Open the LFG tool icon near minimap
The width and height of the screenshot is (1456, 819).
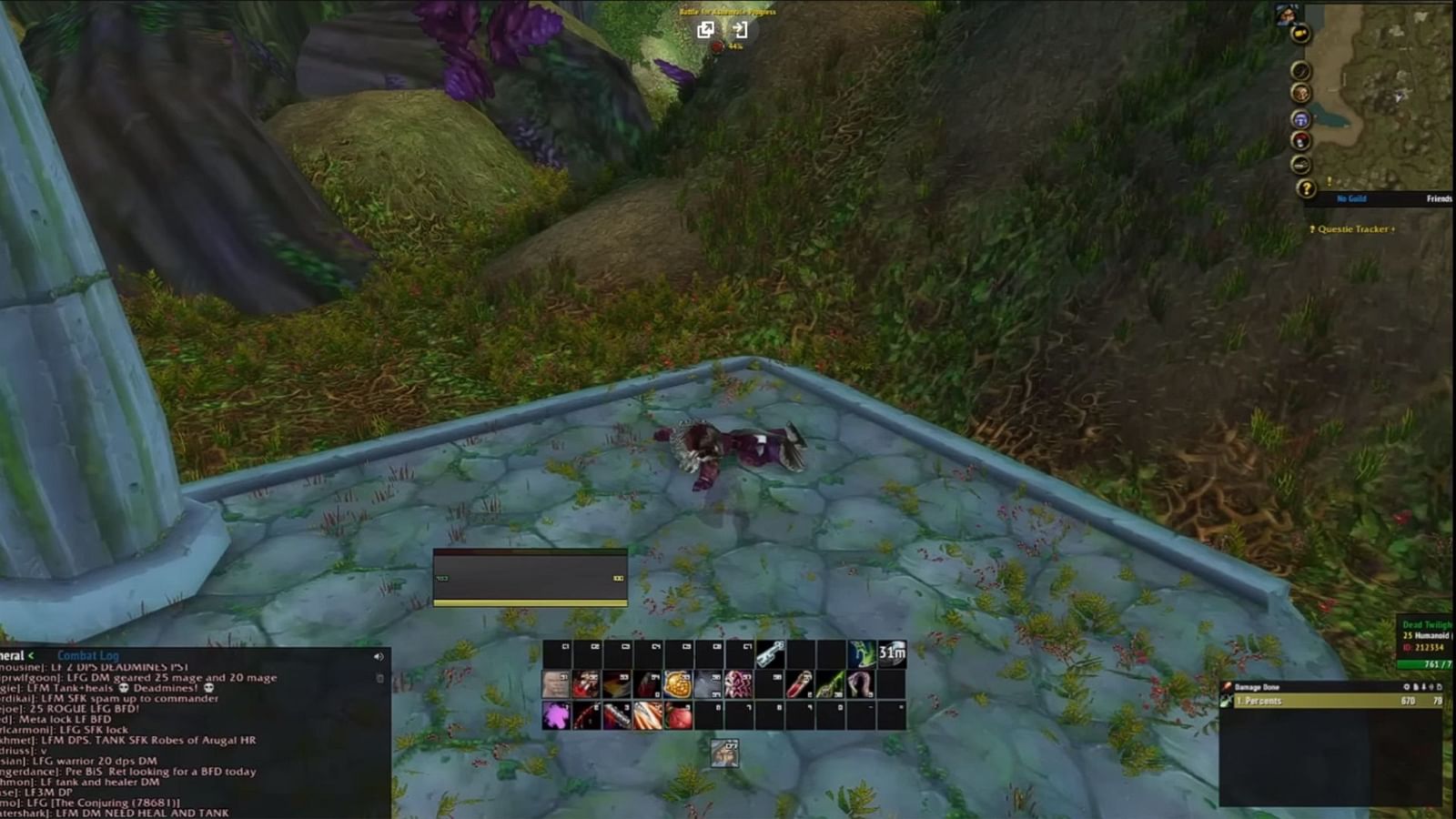1299,119
